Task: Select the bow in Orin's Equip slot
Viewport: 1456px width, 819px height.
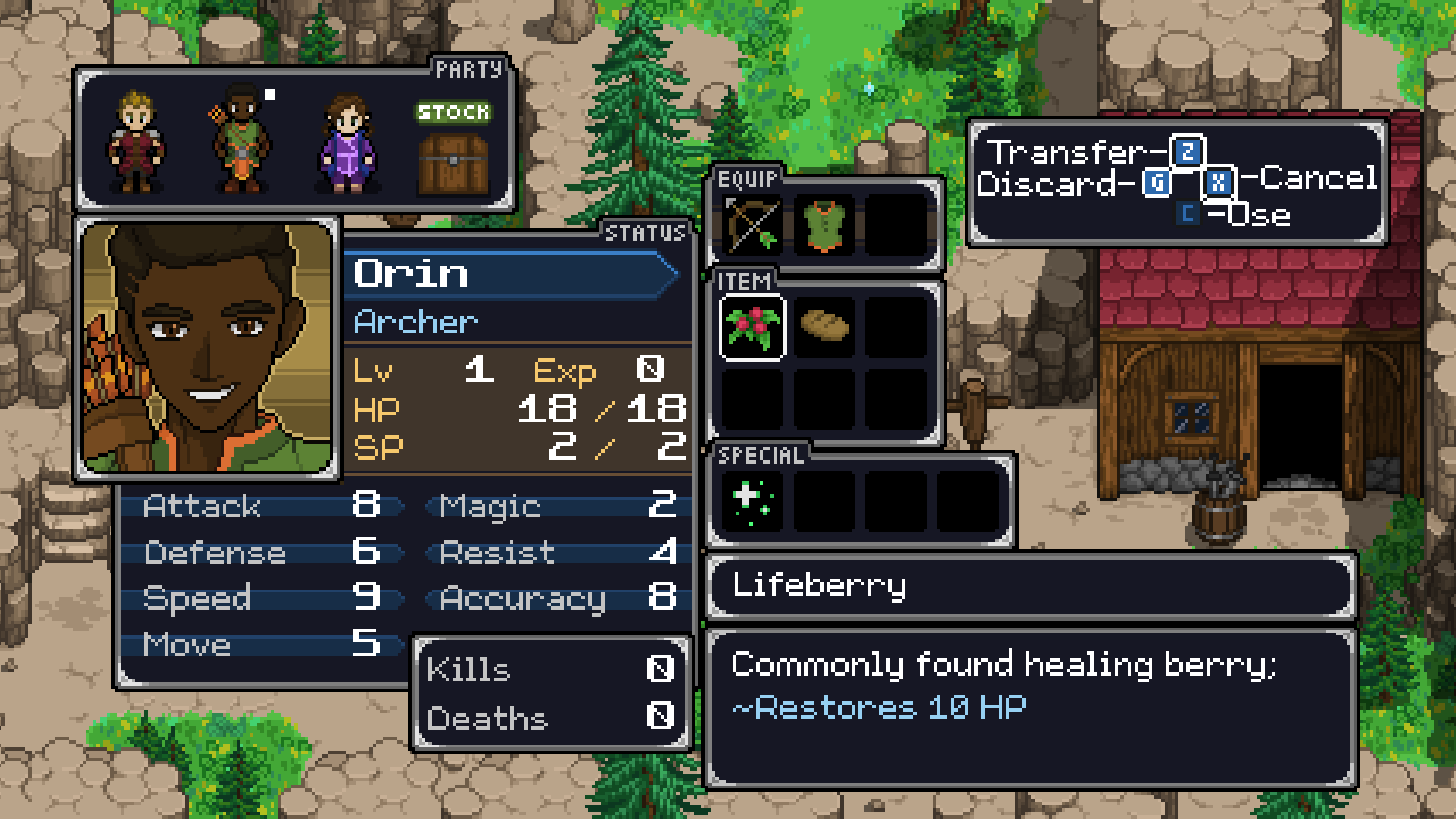Action: [x=752, y=225]
